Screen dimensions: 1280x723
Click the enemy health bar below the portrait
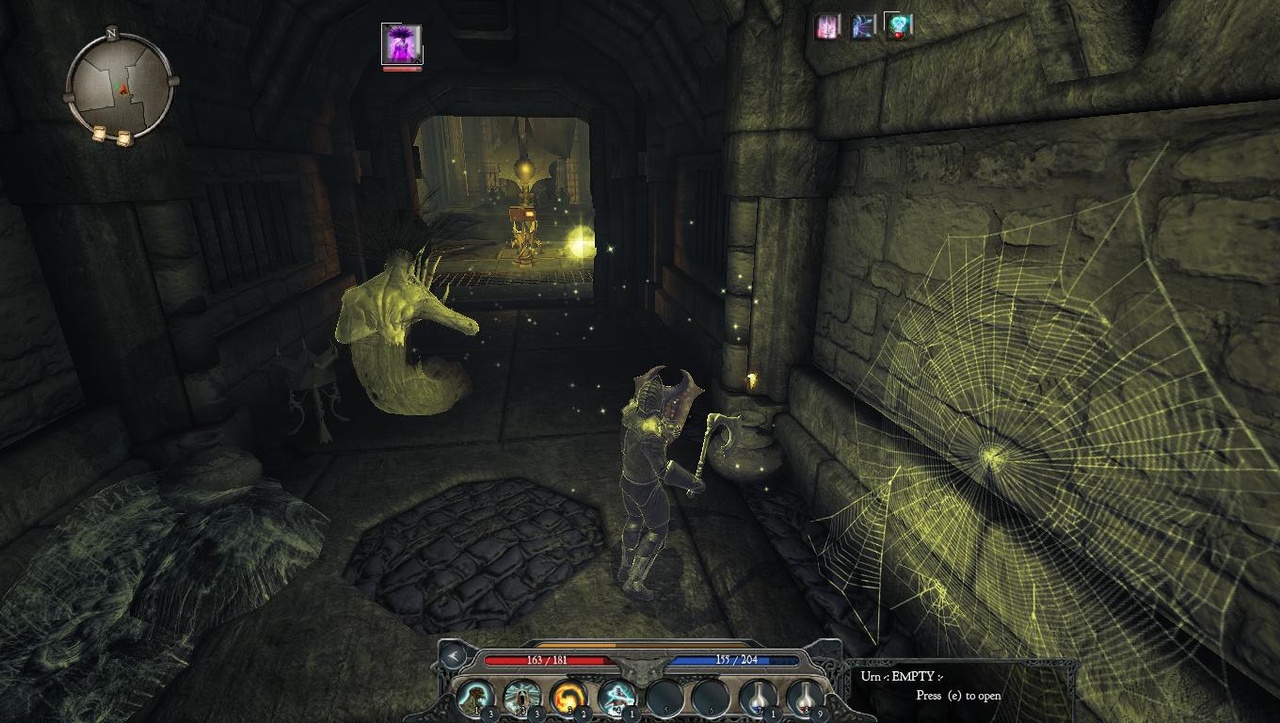402,69
